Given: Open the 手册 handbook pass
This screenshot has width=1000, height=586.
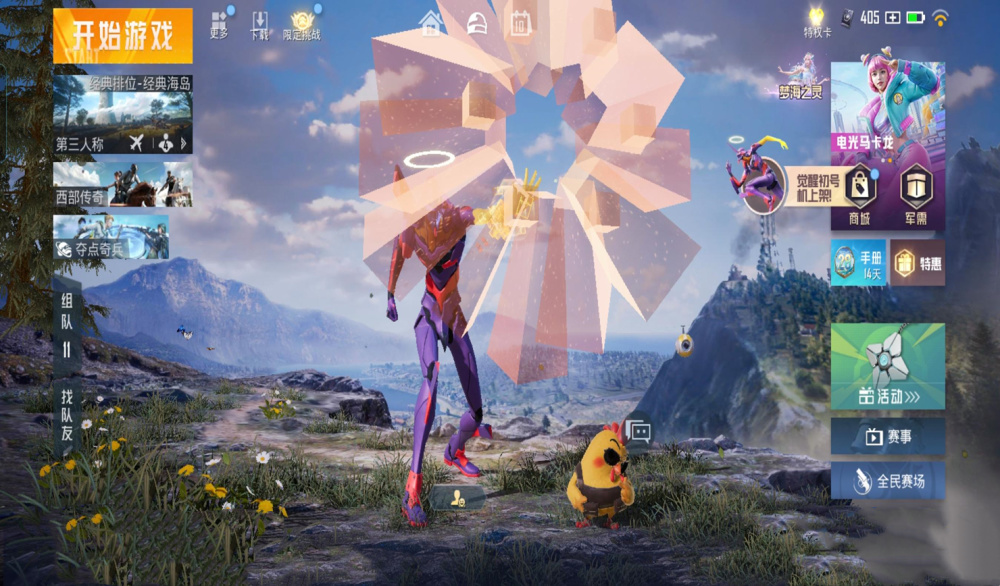Looking at the screenshot, I should 858,262.
